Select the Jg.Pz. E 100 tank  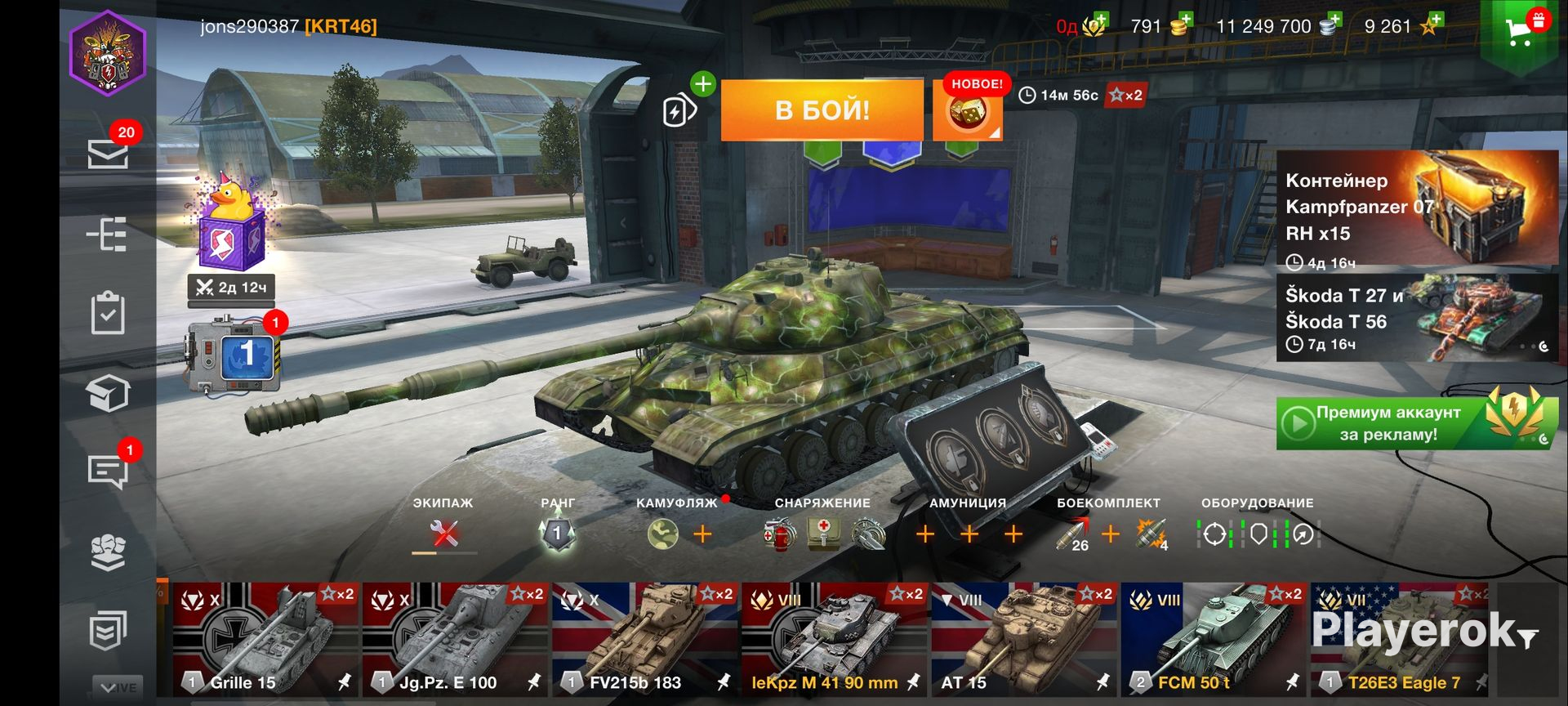455,639
